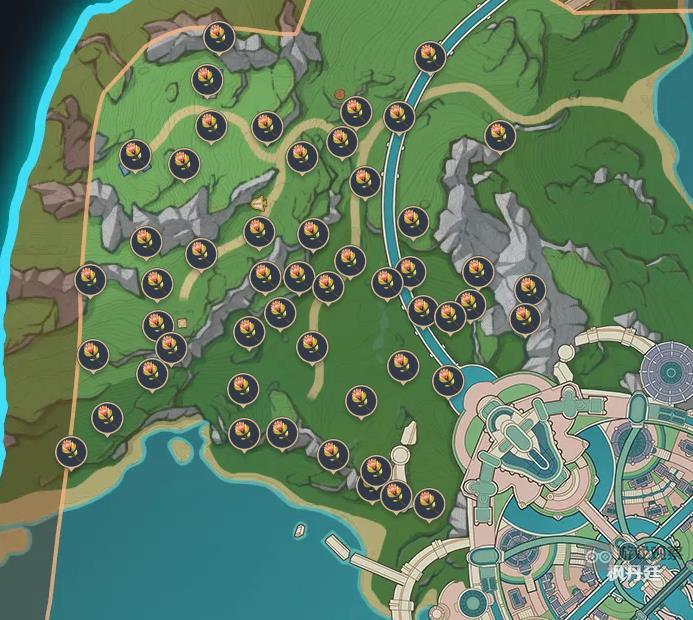Select the teleport waypoint map icon
The height and width of the screenshot is (620, 693).
pyautogui.click(x=260, y=204)
